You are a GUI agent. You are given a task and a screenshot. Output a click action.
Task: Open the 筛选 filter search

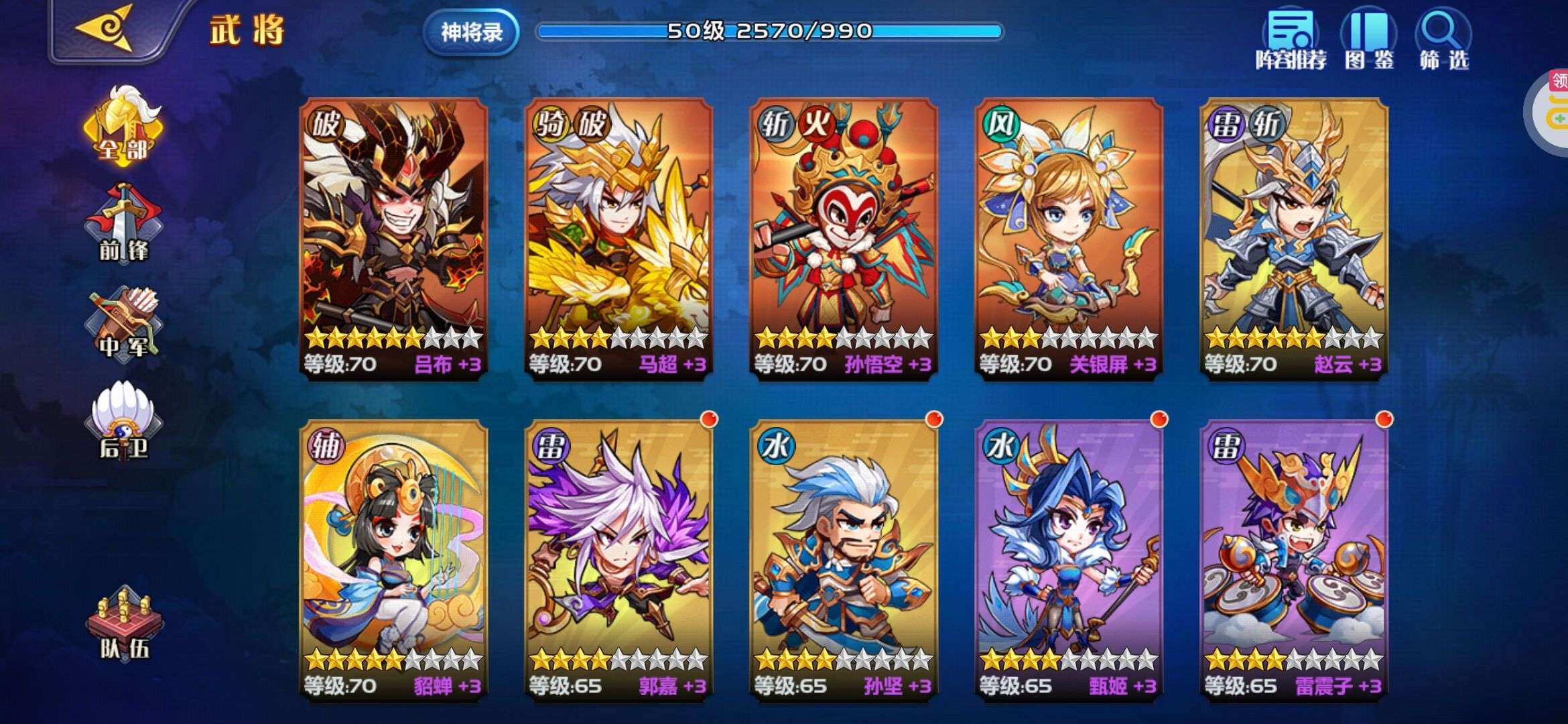[x=1443, y=40]
